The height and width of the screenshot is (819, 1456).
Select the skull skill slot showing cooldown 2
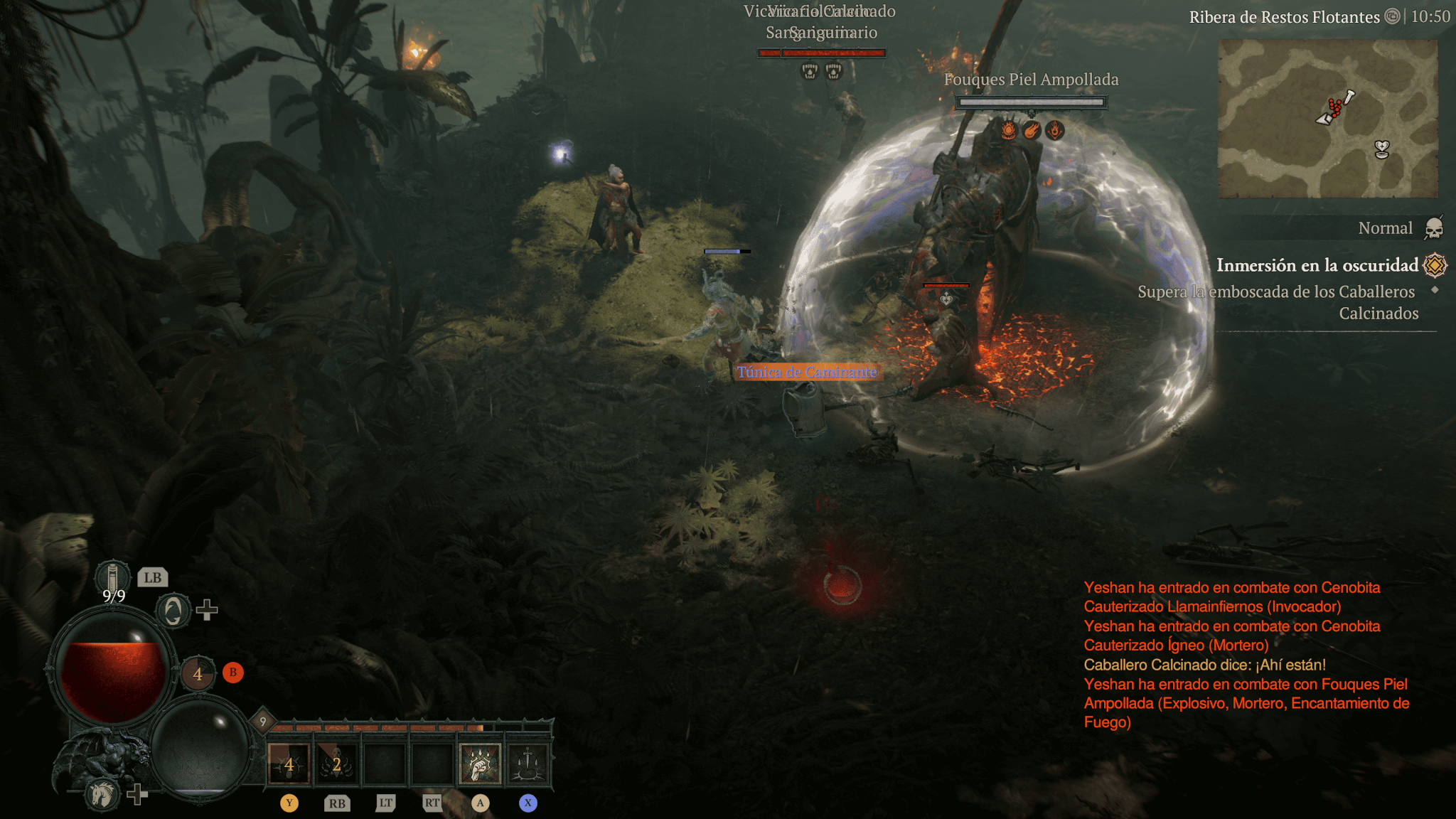[336, 765]
